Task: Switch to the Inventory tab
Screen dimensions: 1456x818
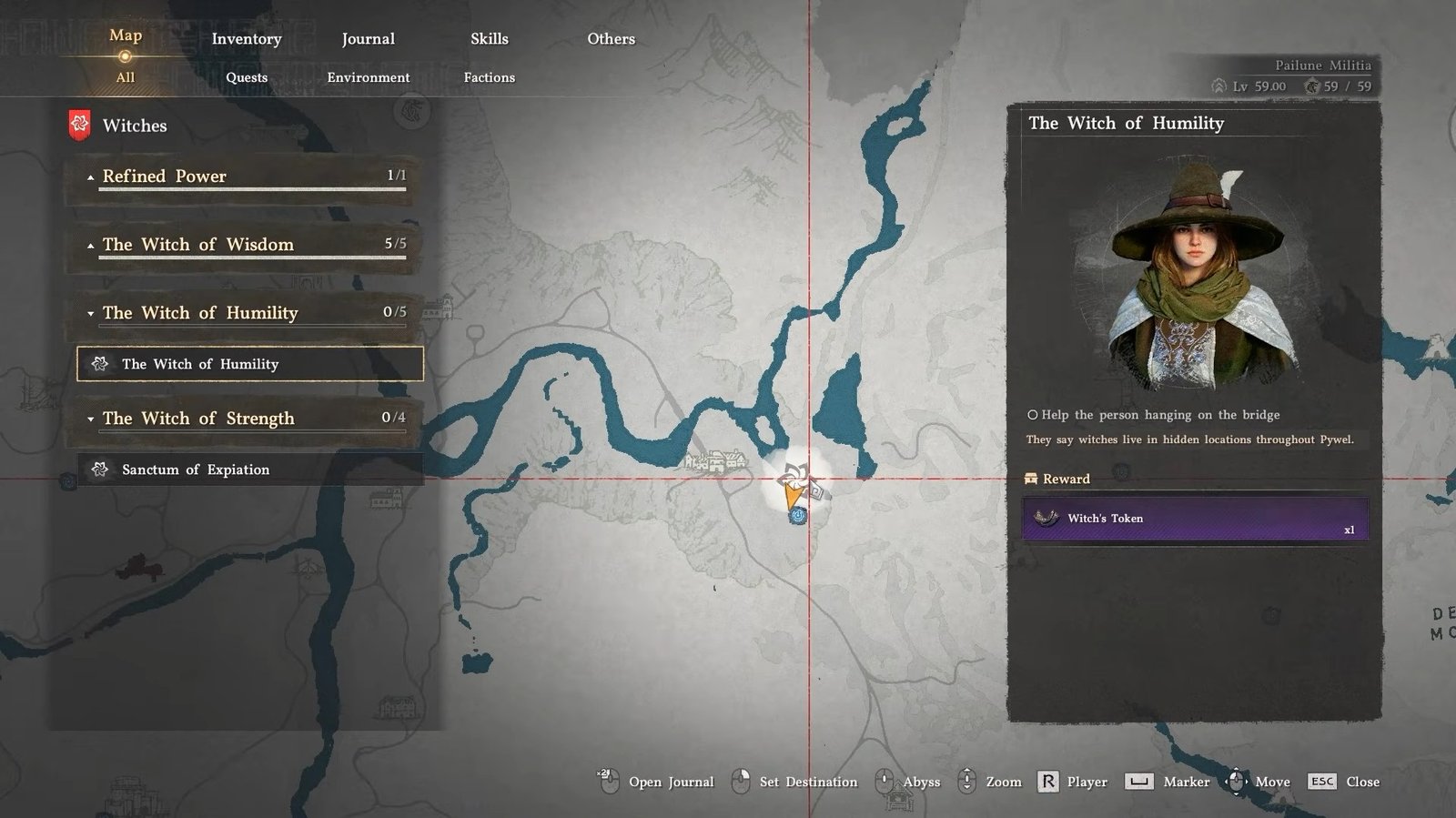Action: (247, 39)
